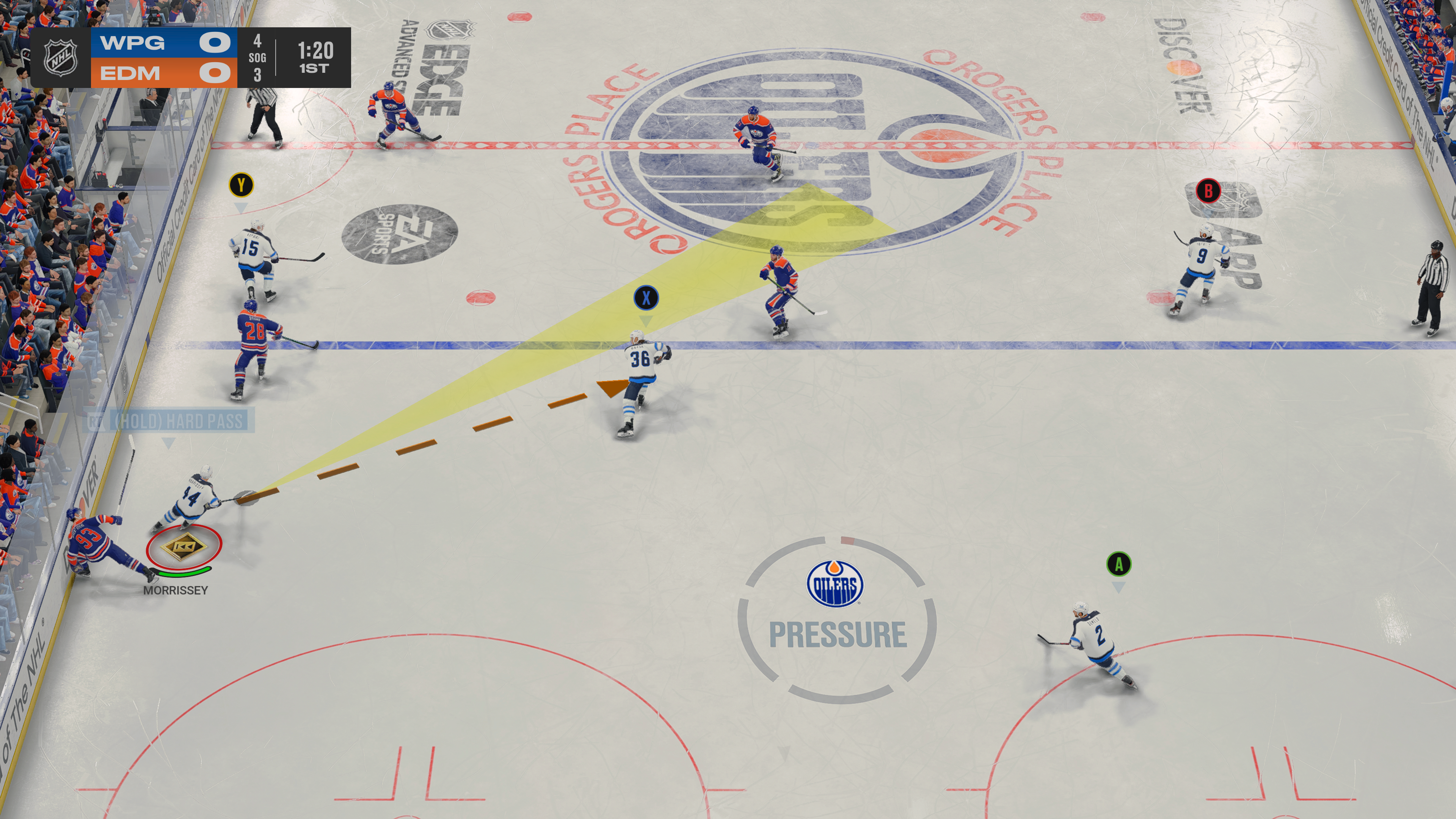Select Morrissey's gold X-Factor ability icon
Screen dimensions: 1456x819
click(184, 546)
